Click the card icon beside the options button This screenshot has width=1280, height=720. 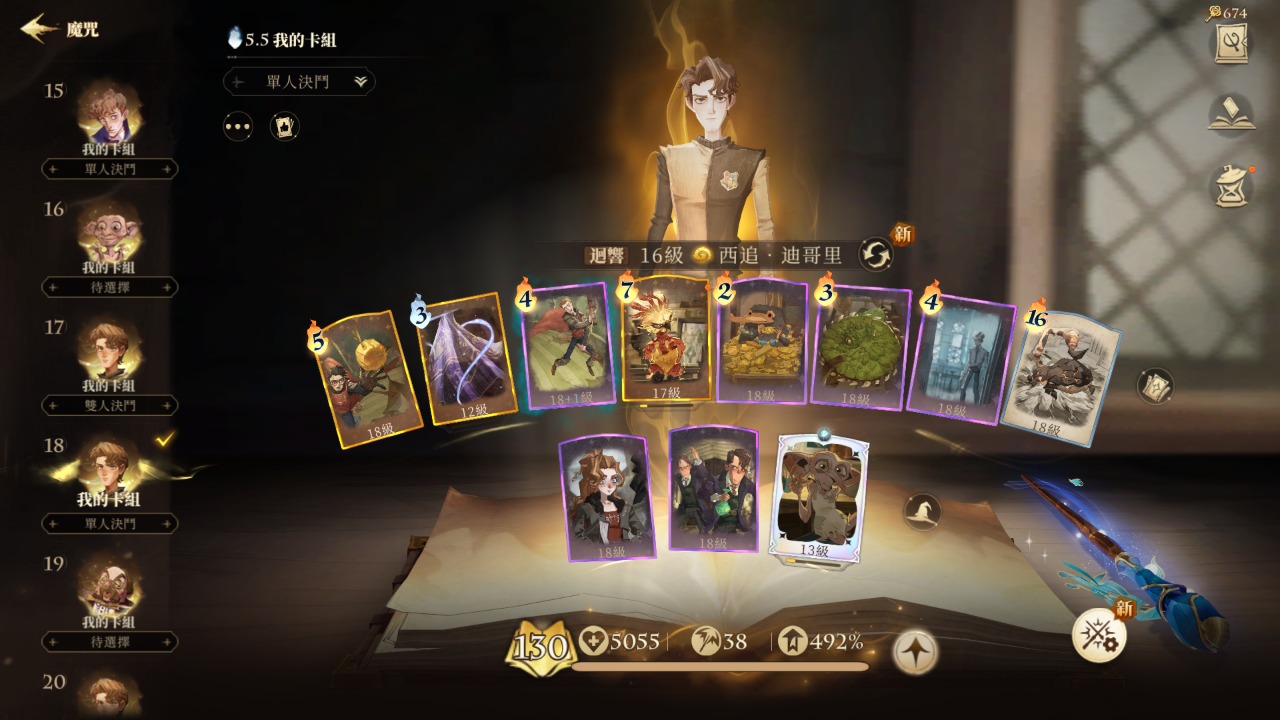coord(285,127)
